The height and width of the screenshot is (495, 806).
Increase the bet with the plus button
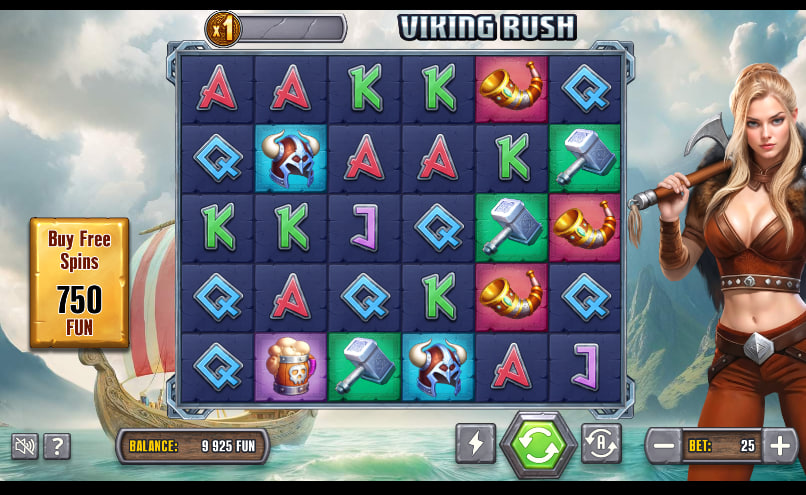coord(779,446)
